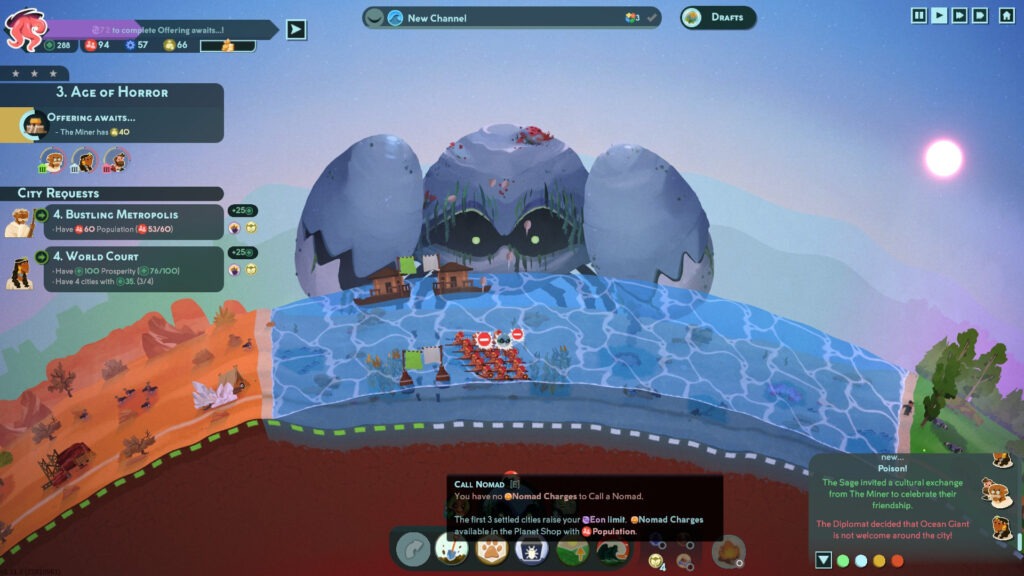The image size is (1024, 576).
Task: Collapse the event log with the down arrow
Action: (x=823, y=560)
